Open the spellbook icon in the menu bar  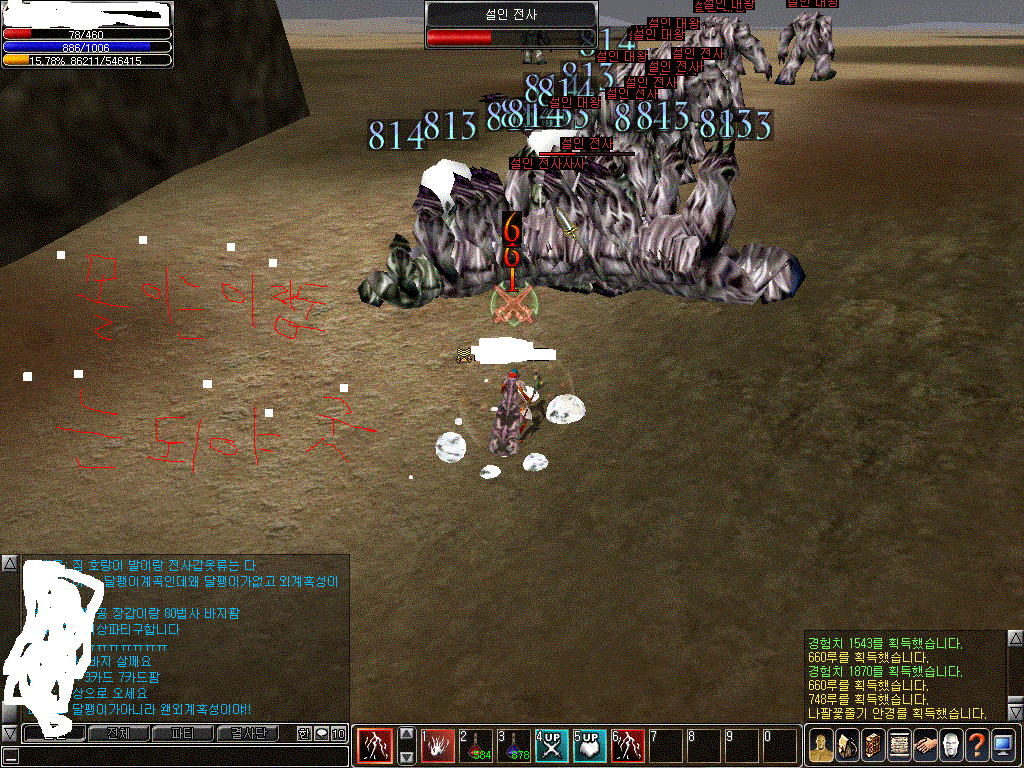[872, 745]
